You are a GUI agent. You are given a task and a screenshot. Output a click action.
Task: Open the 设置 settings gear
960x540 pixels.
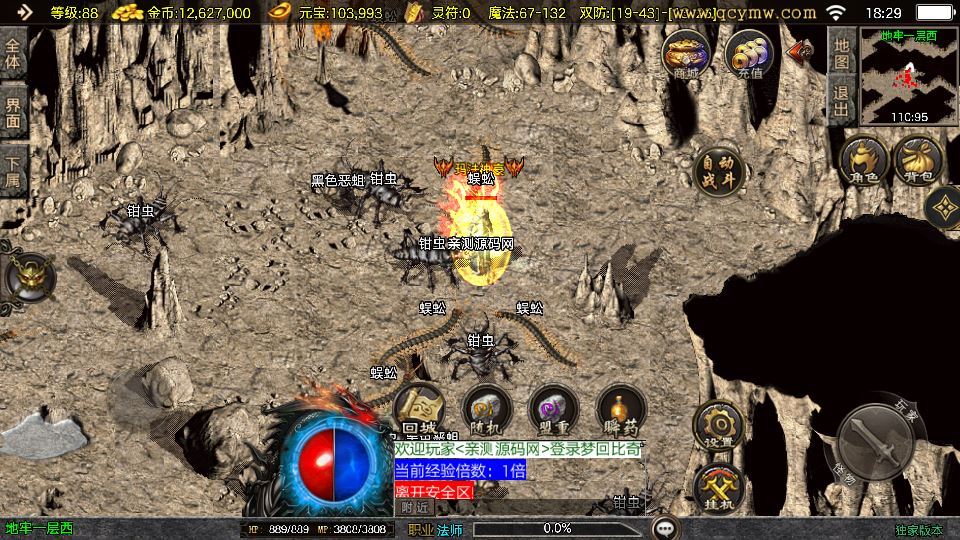[x=718, y=427]
